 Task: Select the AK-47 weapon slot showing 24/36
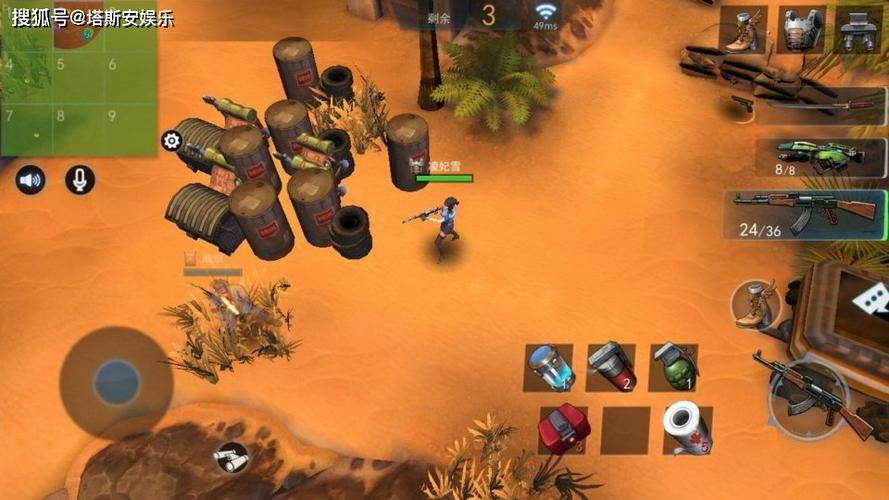click(x=805, y=214)
